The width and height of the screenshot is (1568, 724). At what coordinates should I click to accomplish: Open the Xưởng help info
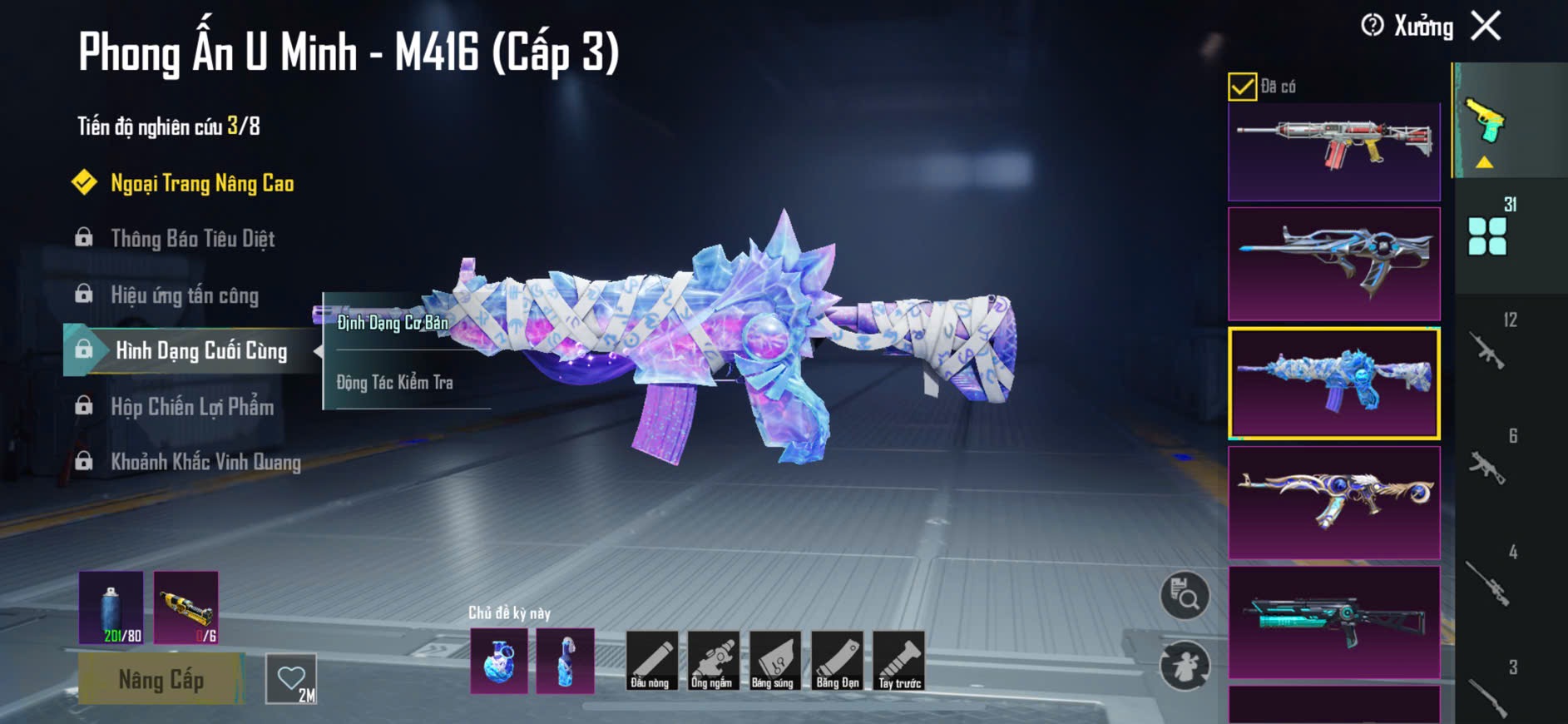coord(1373,26)
